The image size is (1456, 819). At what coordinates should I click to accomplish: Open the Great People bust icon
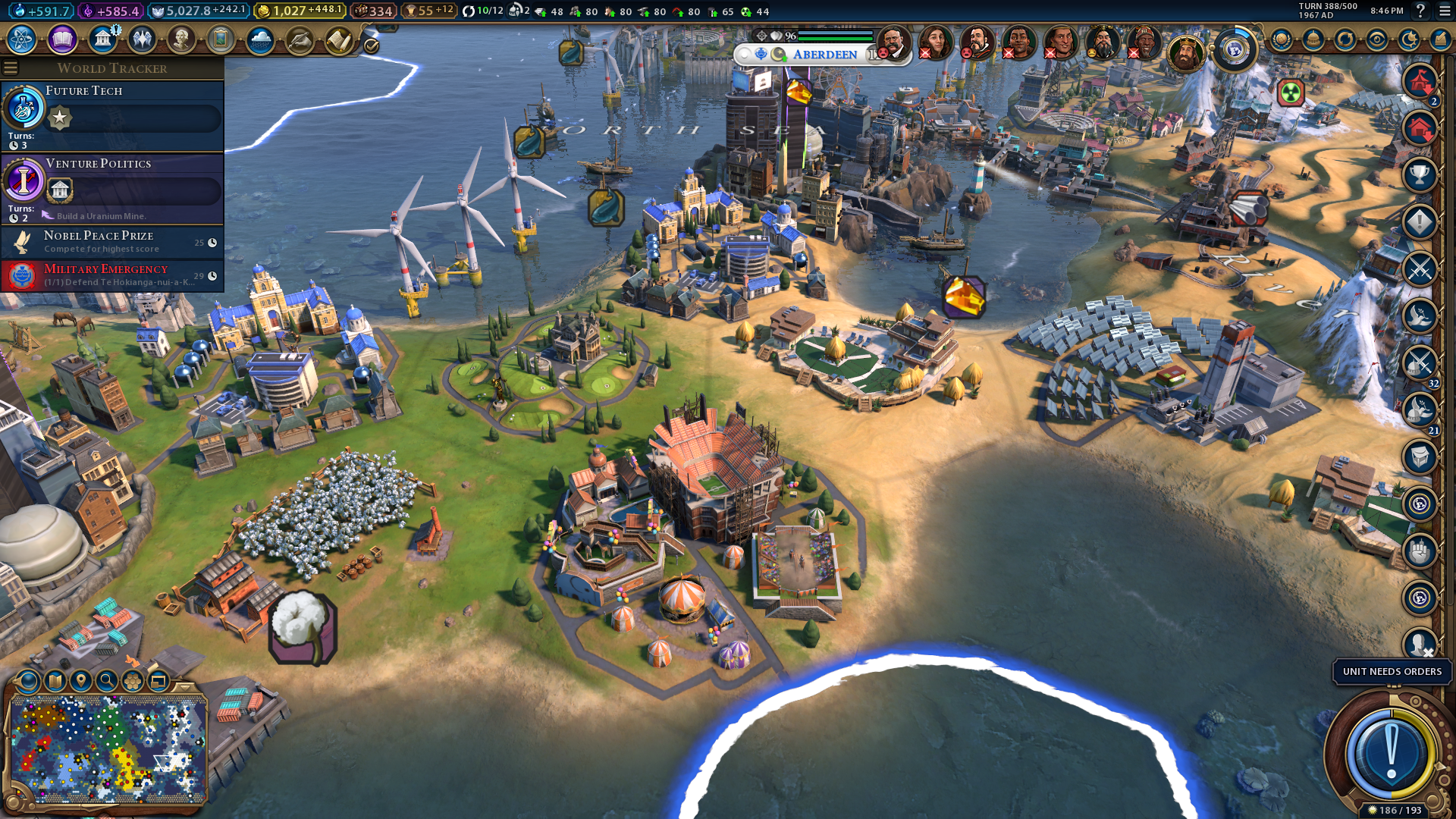coord(181,39)
